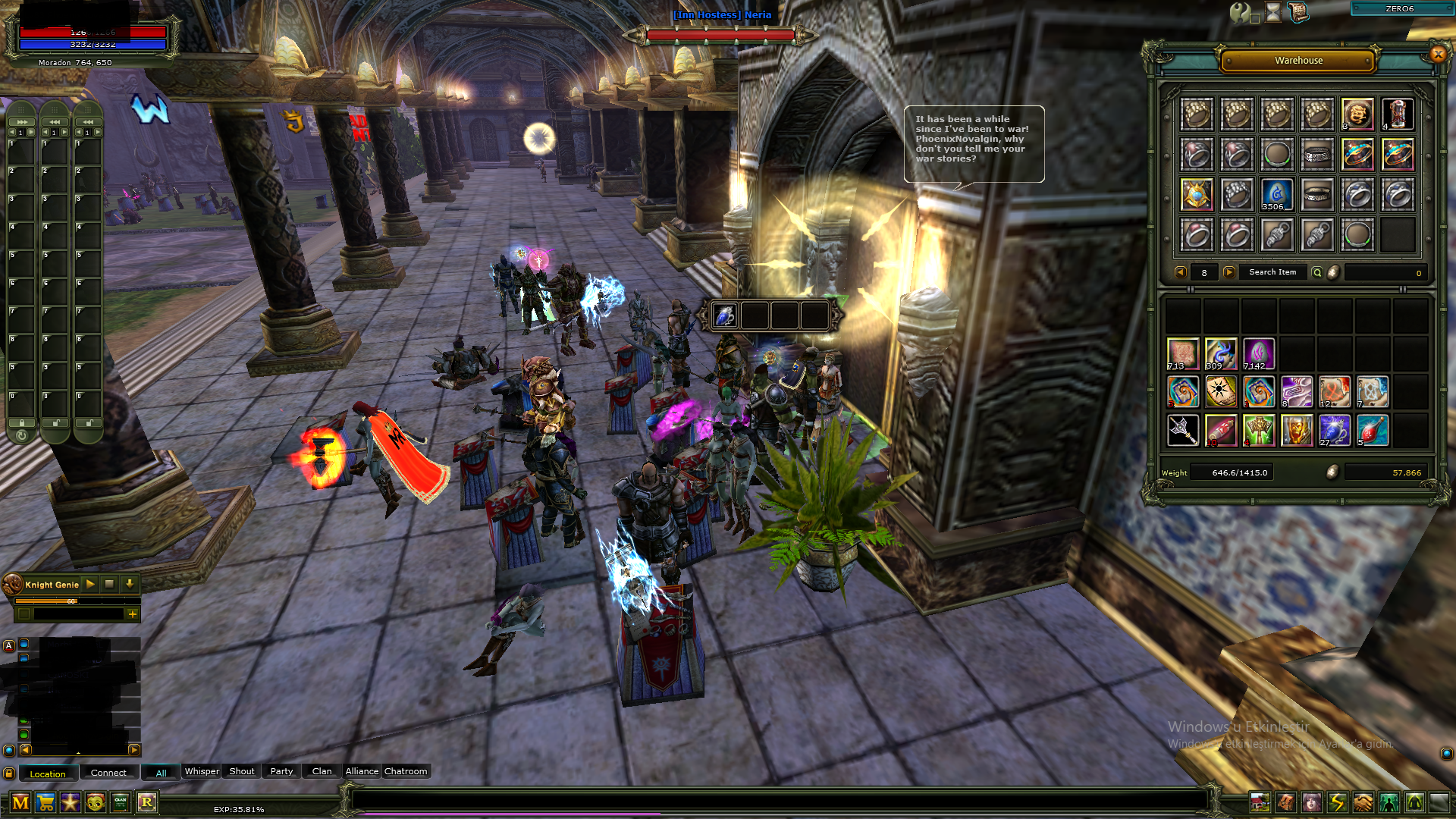This screenshot has height=819, width=1456.
Task: Click the item search magnifier in the Warehouse
Action: pos(1317,272)
